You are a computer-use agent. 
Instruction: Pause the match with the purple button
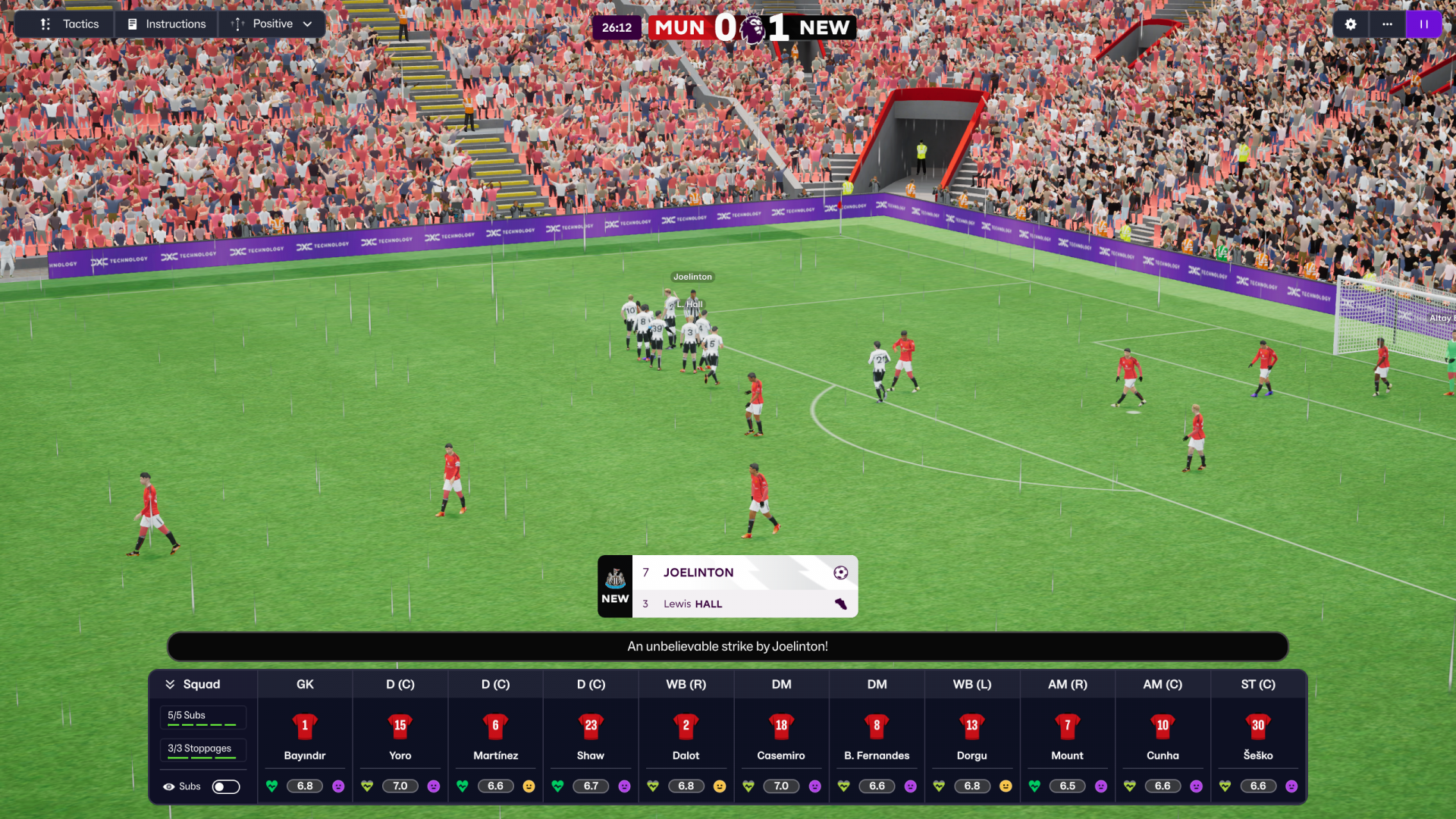1423,24
